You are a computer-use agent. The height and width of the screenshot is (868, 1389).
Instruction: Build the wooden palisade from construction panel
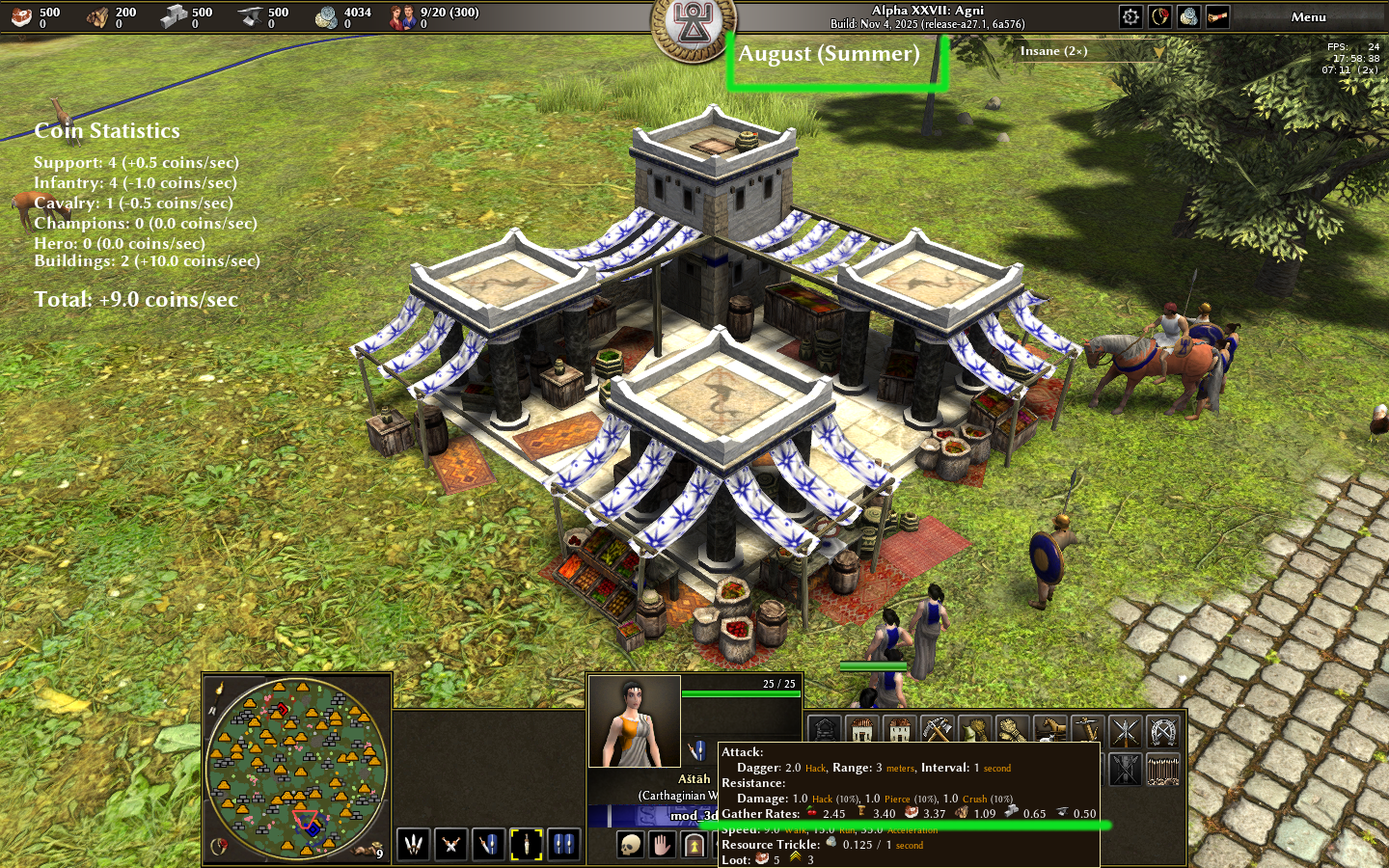click(1161, 770)
